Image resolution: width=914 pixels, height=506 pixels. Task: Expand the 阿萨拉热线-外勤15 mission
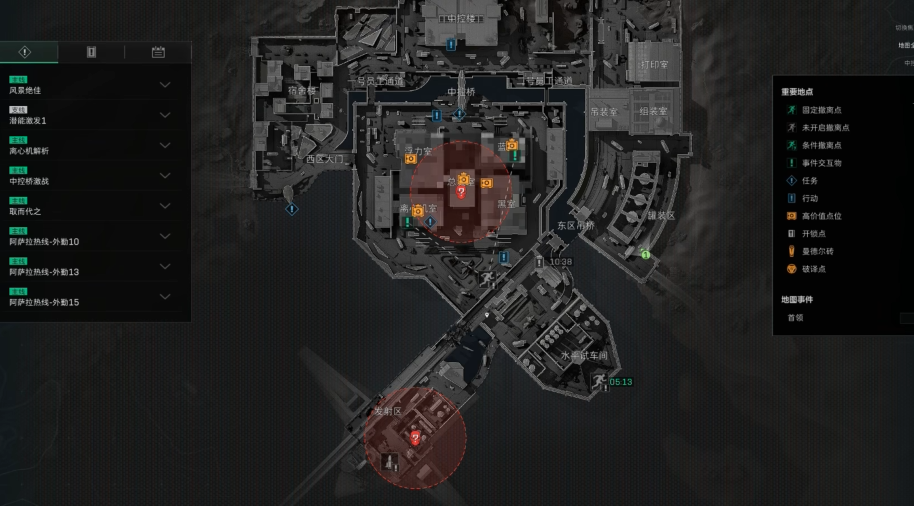coord(165,297)
